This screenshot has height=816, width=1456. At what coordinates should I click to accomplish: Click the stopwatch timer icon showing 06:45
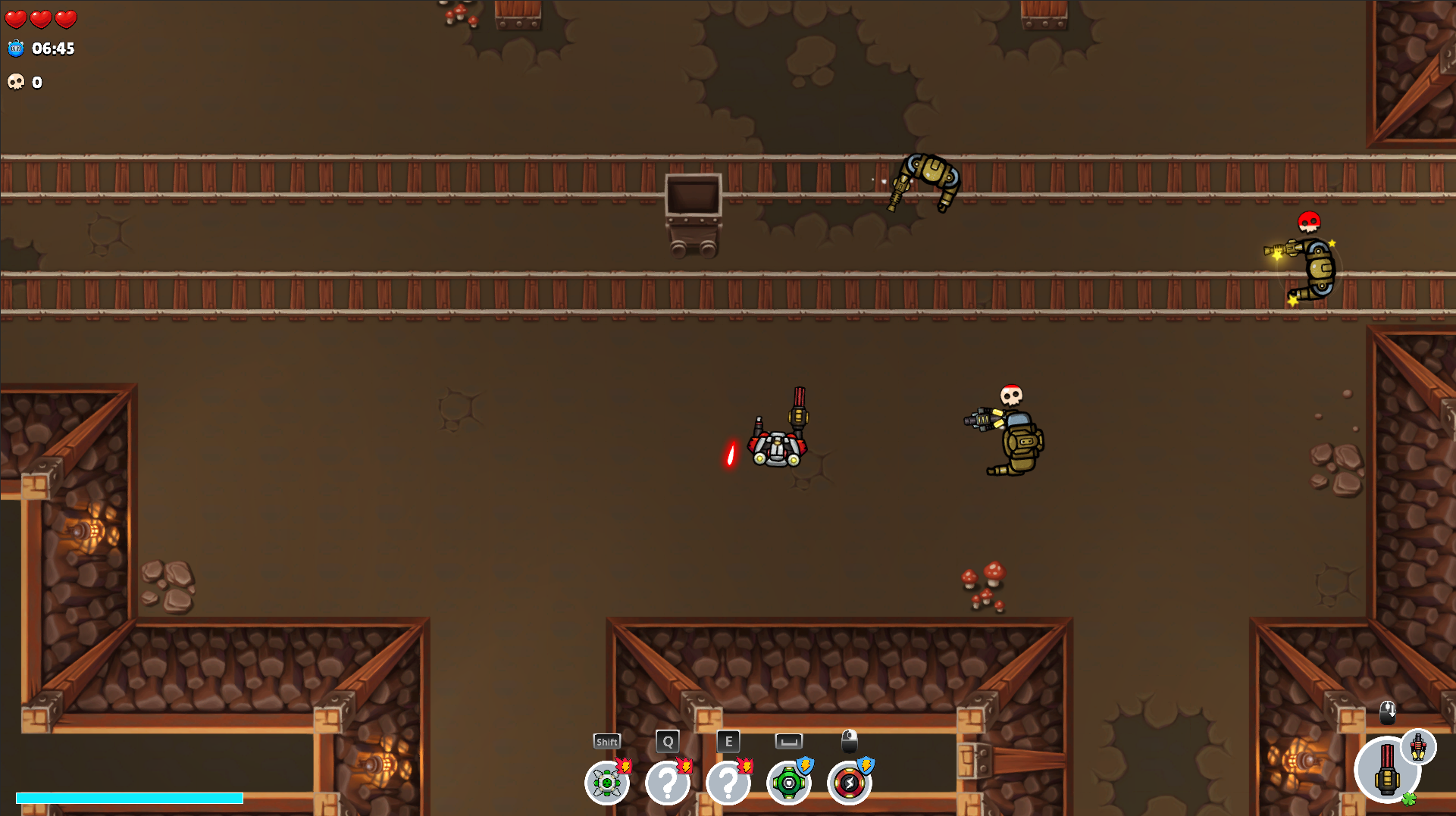[x=15, y=49]
